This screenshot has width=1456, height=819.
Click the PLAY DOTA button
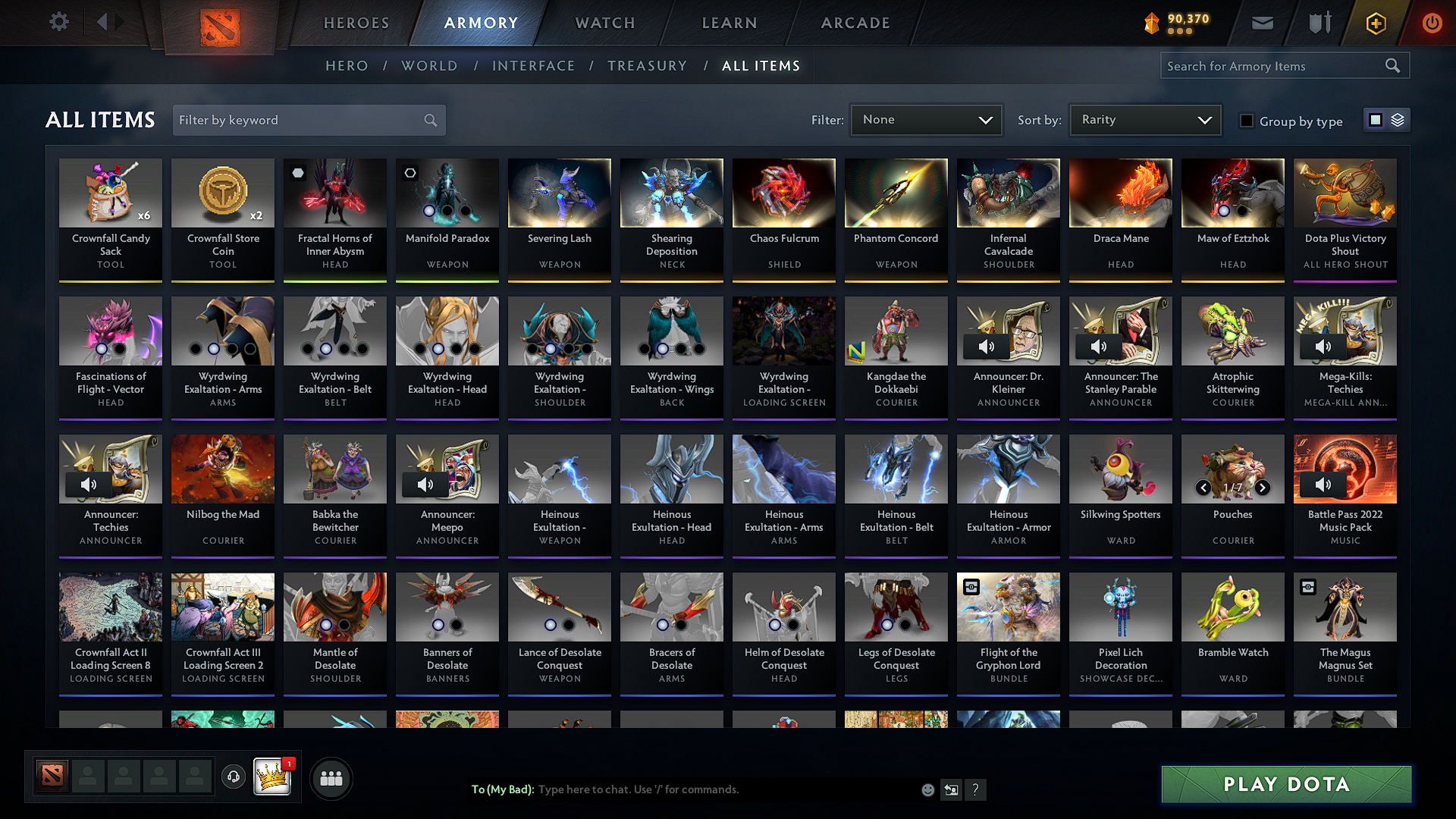(1285, 785)
